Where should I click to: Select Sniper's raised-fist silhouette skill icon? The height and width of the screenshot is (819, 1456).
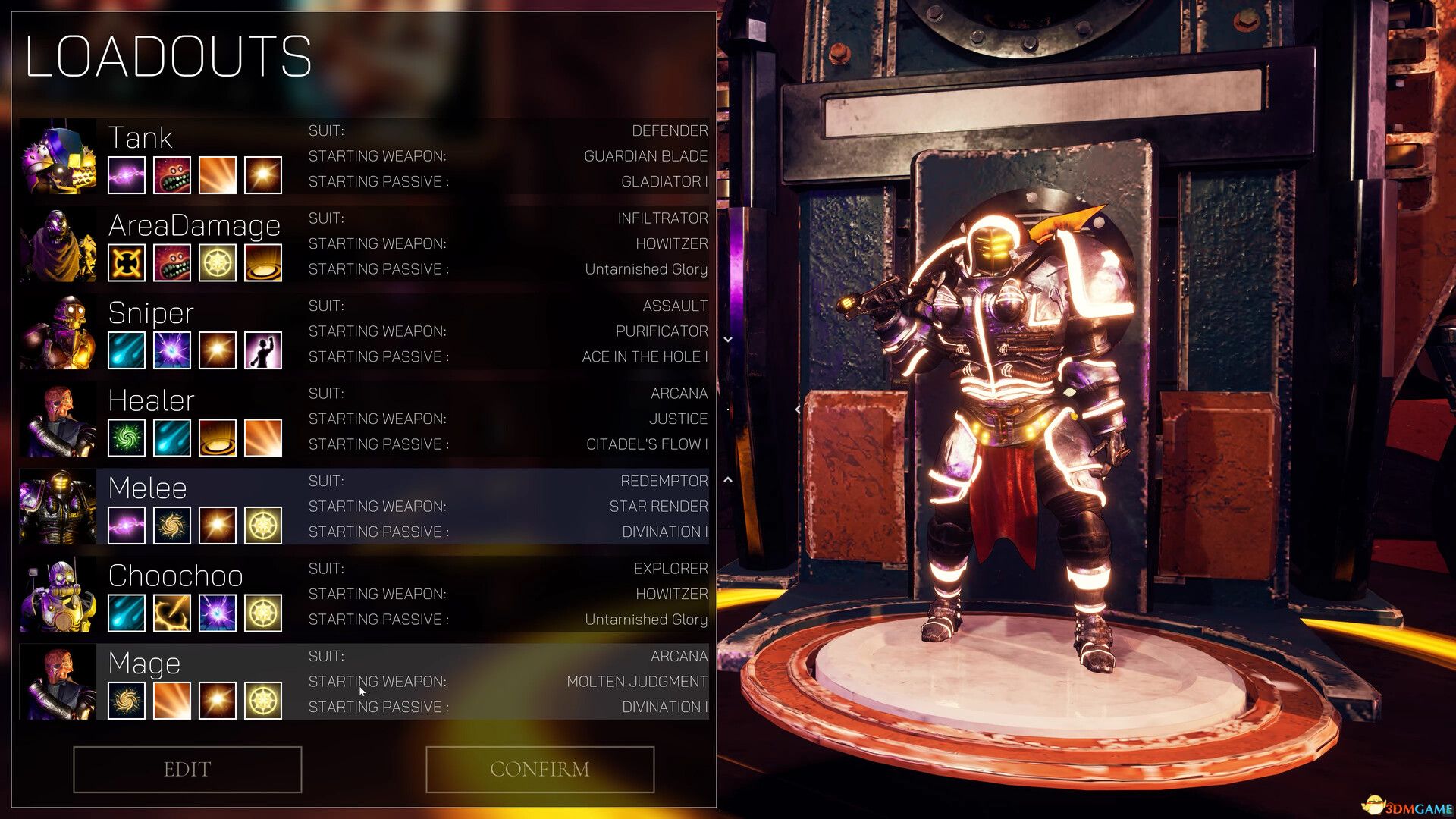click(x=262, y=350)
